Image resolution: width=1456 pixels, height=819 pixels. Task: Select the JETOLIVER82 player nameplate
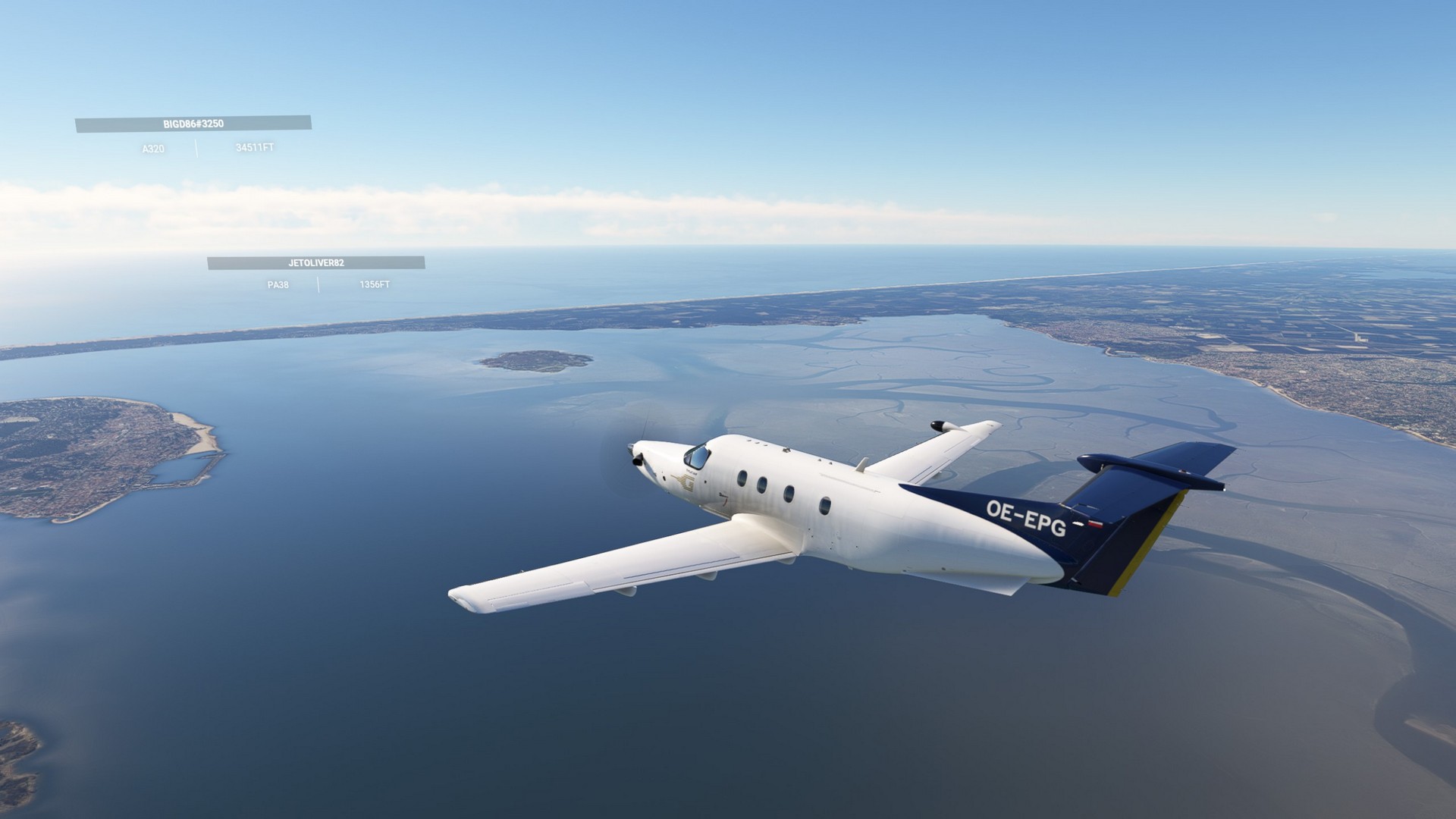(x=316, y=263)
